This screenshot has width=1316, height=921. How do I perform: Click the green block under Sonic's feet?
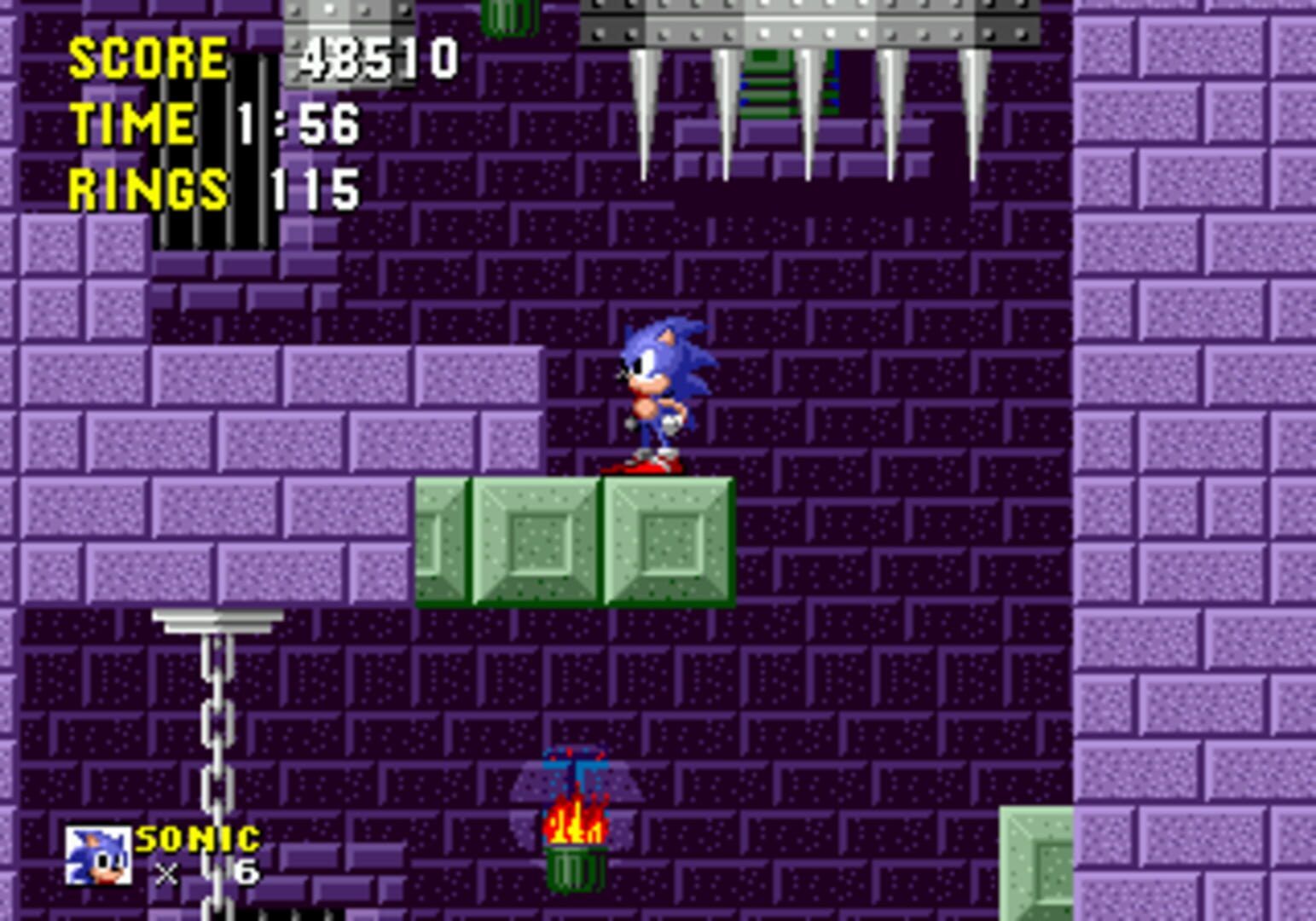tap(665, 542)
